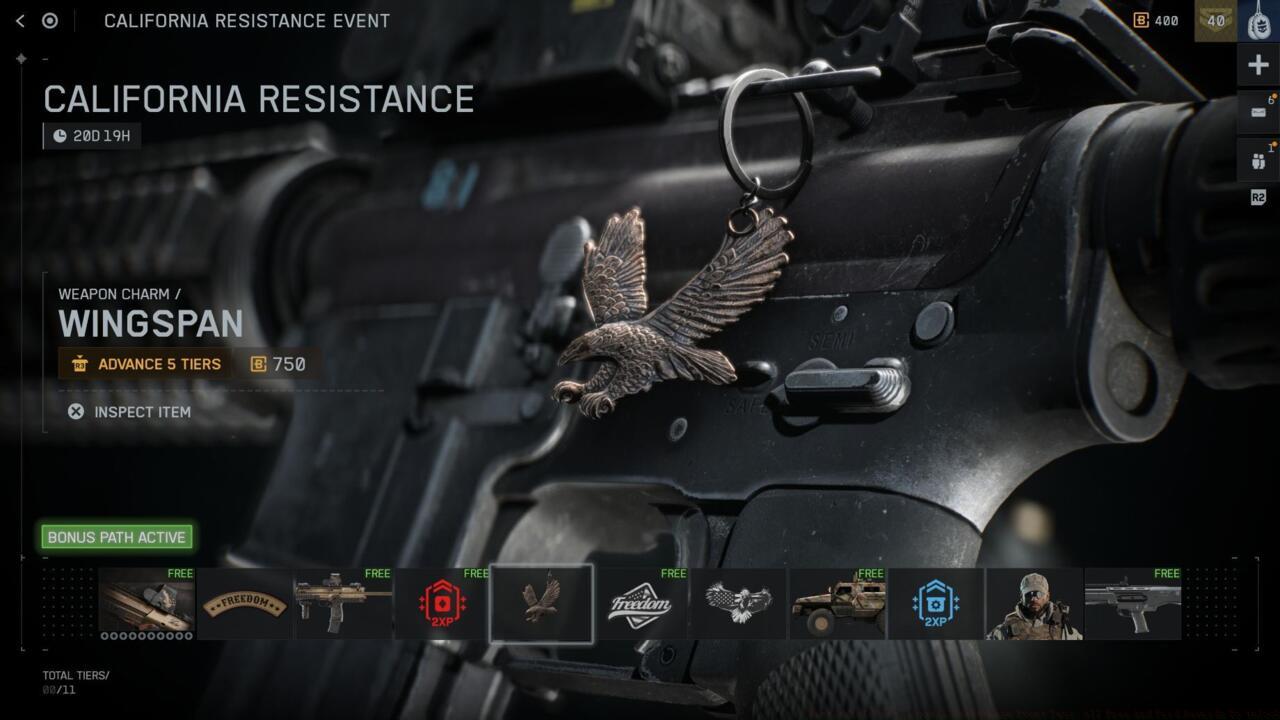Click the circular target icon beside the back arrow

point(49,21)
